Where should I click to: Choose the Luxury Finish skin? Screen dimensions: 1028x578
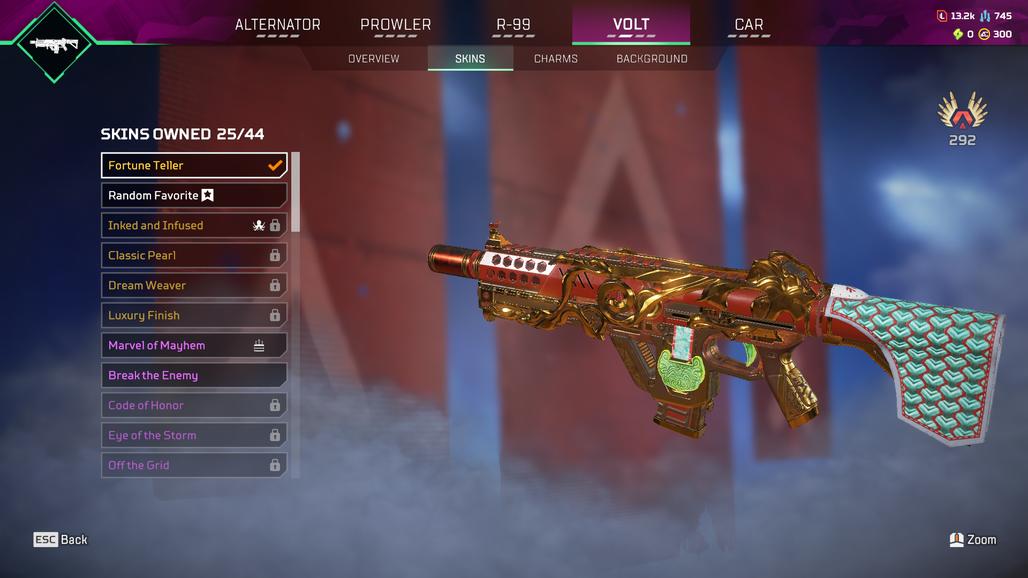pos(194,315)
